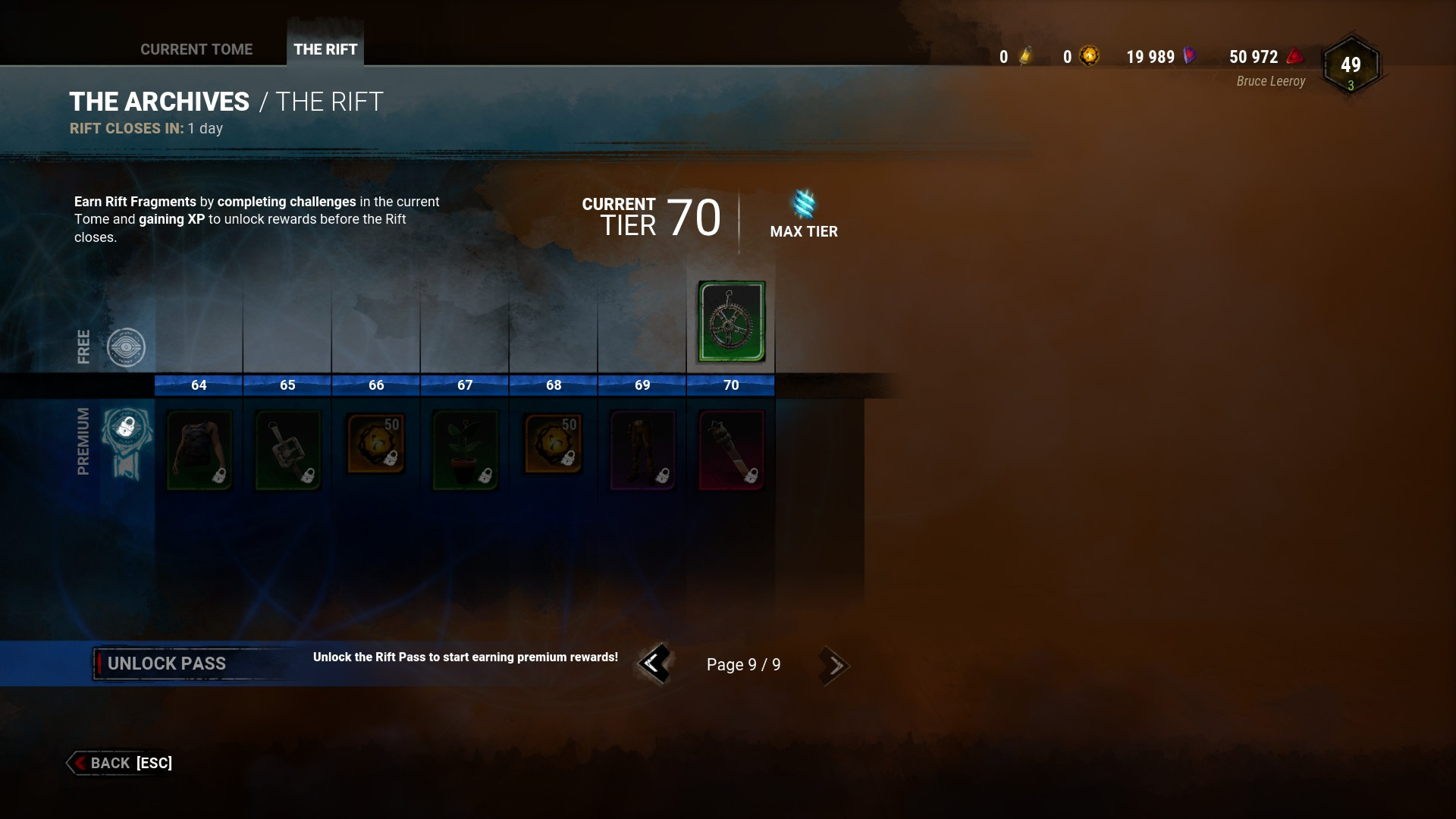Go to the previous rewards page

click(654, 664)
